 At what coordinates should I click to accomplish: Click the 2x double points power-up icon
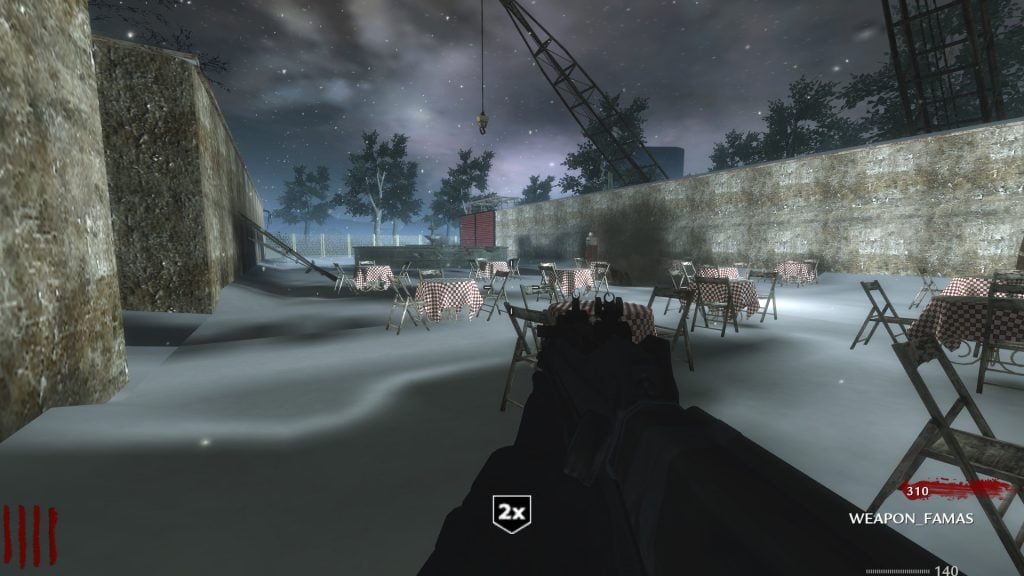(x=512, y=512)
